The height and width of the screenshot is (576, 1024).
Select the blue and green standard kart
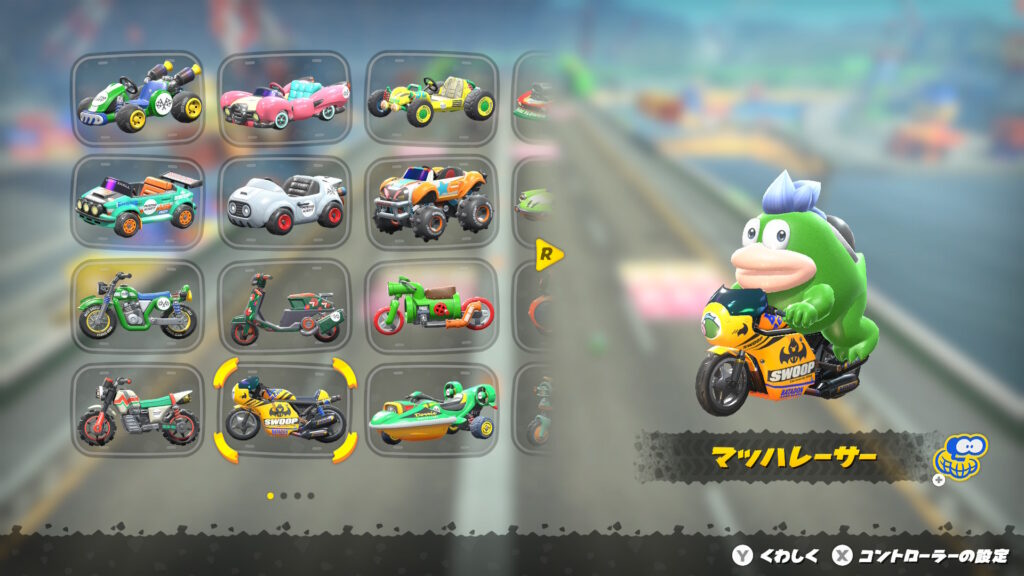(x=138, y=99)
